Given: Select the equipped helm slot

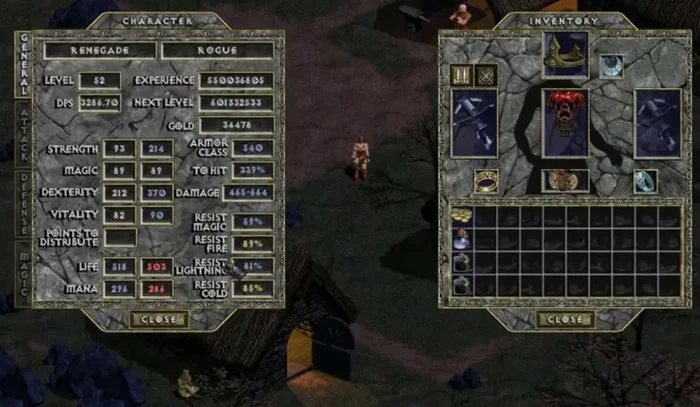Looking at the screenshot, I should [x=566, y=56].
